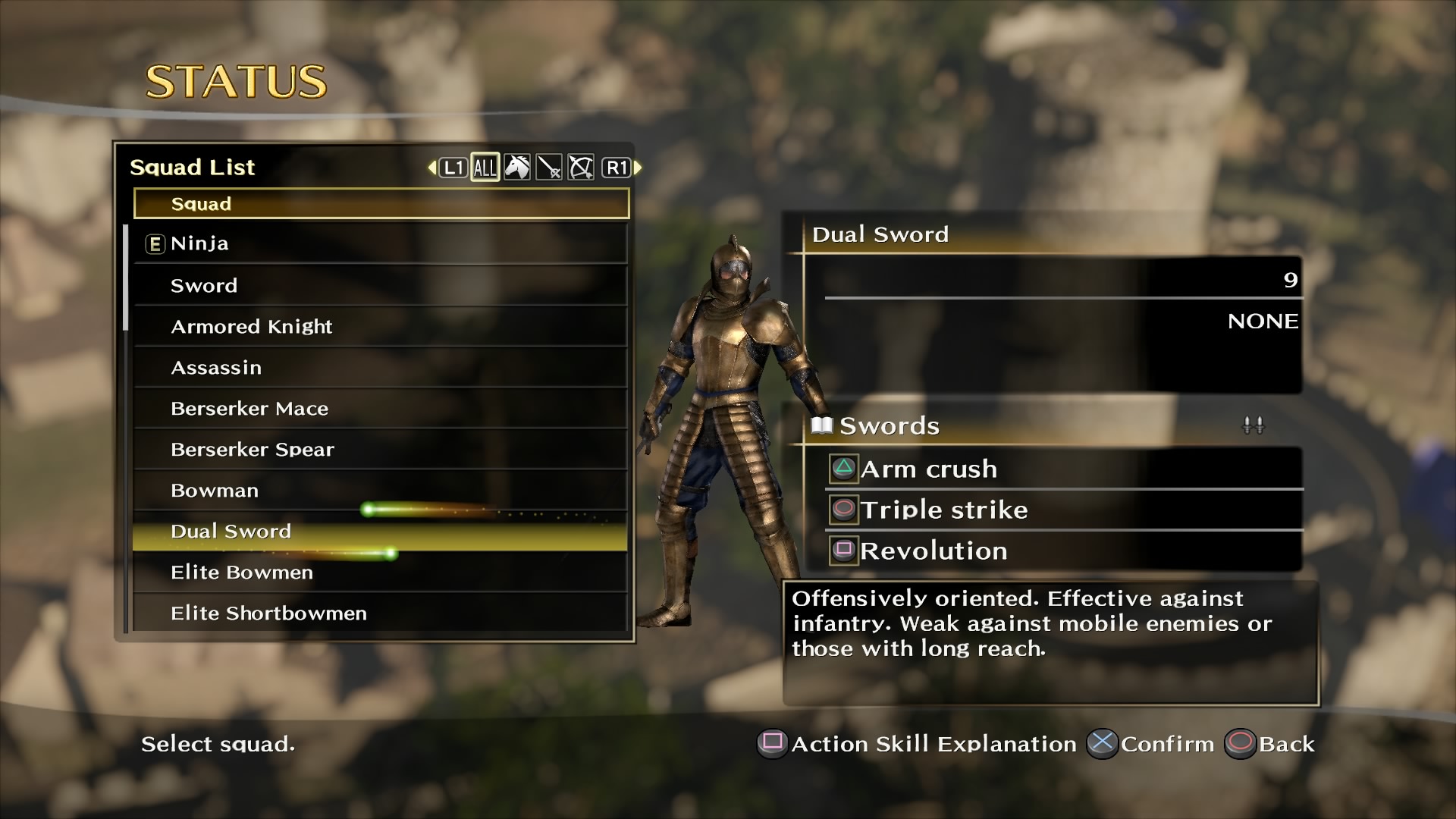Filter squads by the sword icon

coord(549,168)
